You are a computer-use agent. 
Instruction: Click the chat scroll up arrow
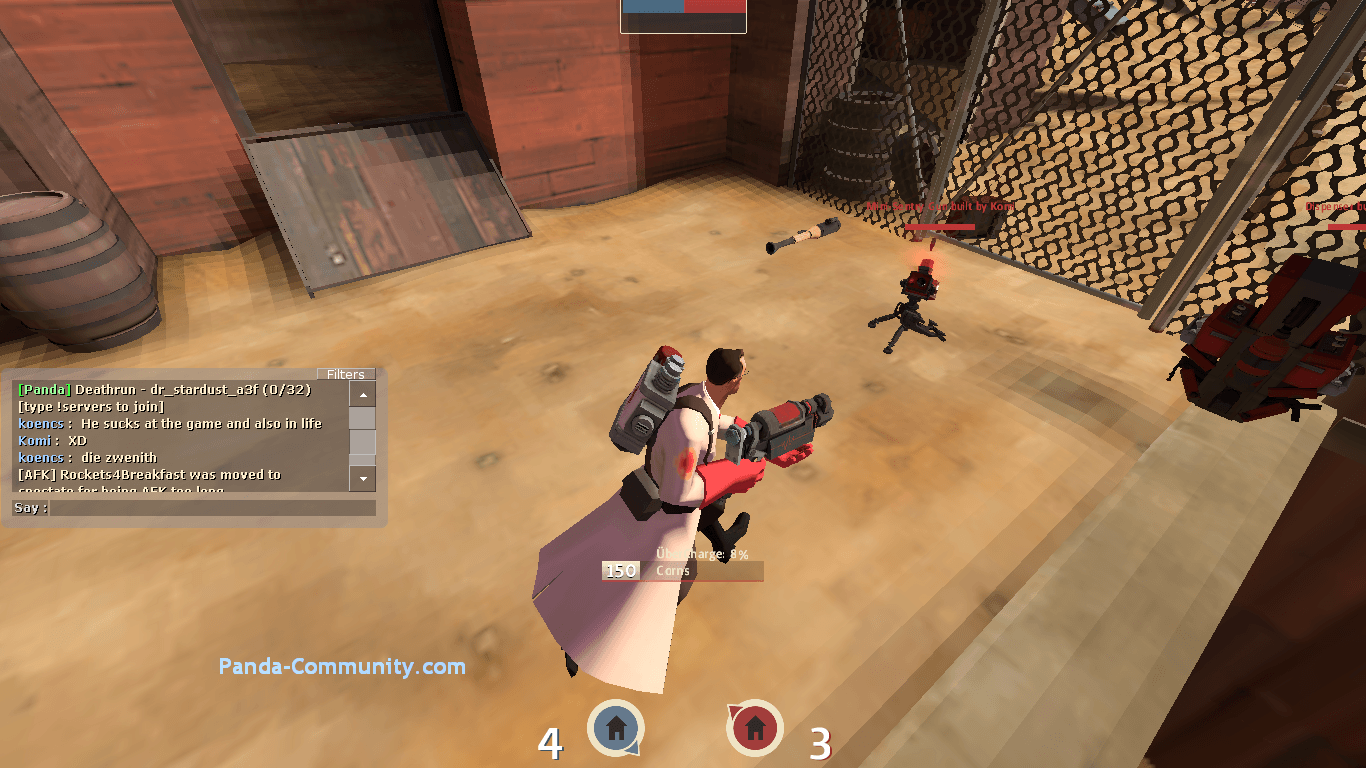[363, 394]
